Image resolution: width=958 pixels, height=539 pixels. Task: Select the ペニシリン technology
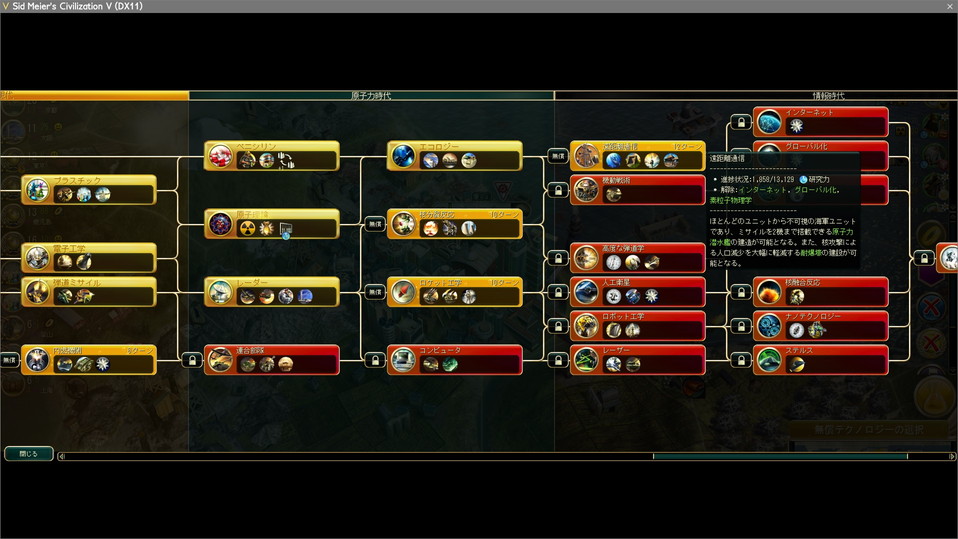click(272, 156)
